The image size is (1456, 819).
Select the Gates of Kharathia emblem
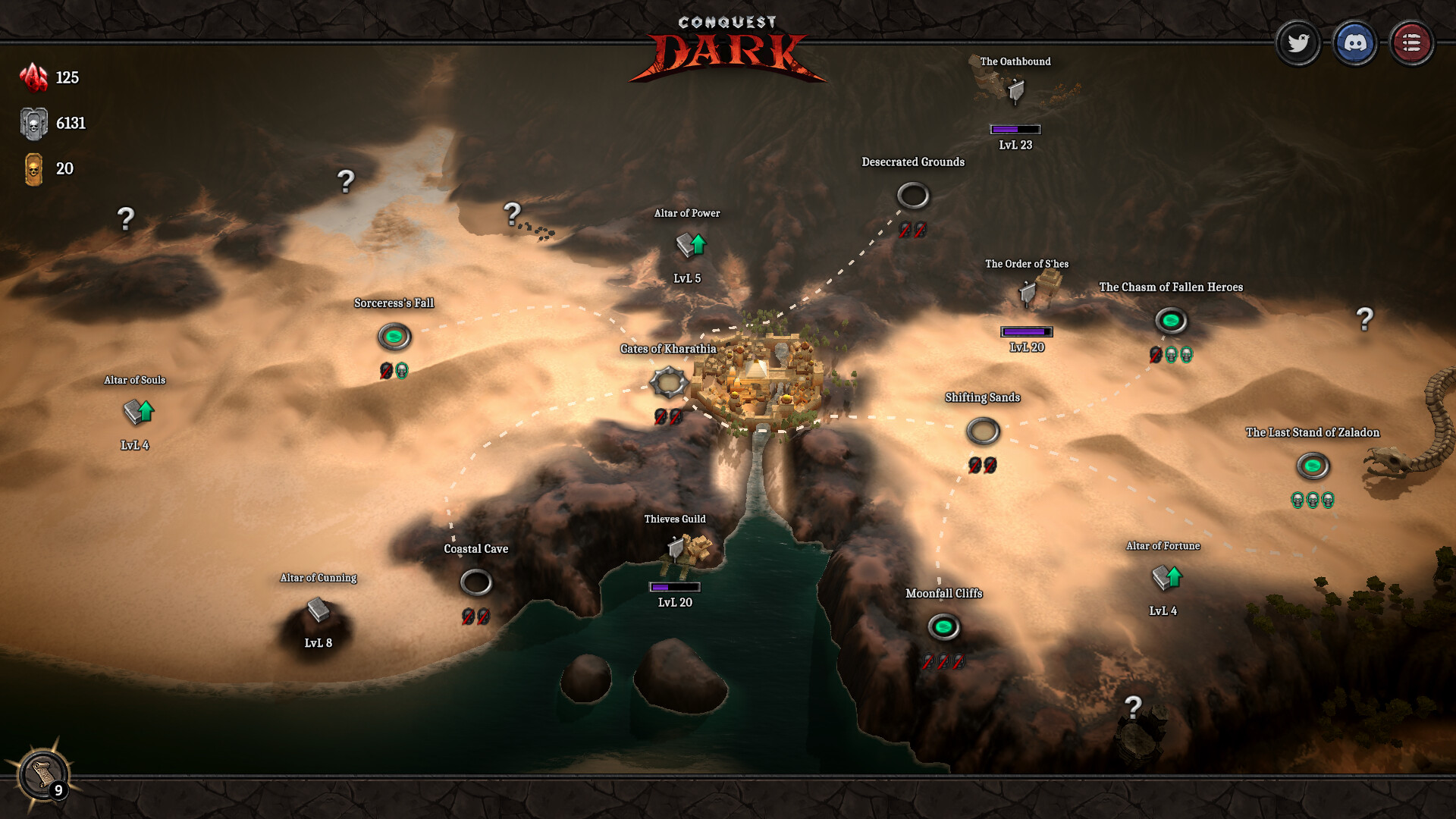point(670,382)
